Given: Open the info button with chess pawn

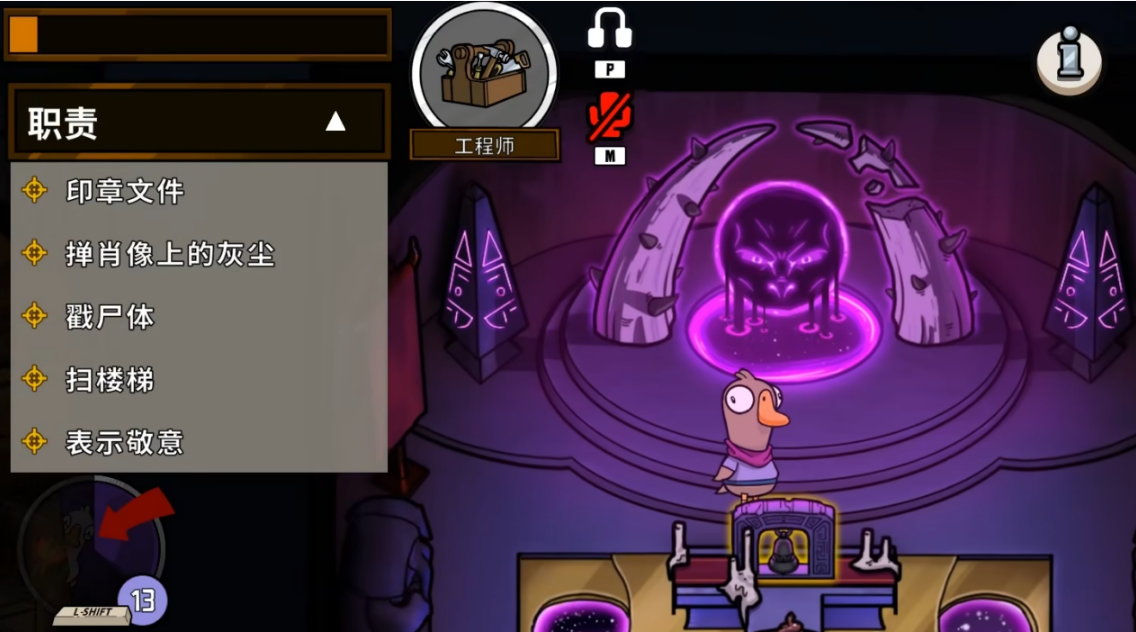Looking at the screenshot, I should point(1069,60).
